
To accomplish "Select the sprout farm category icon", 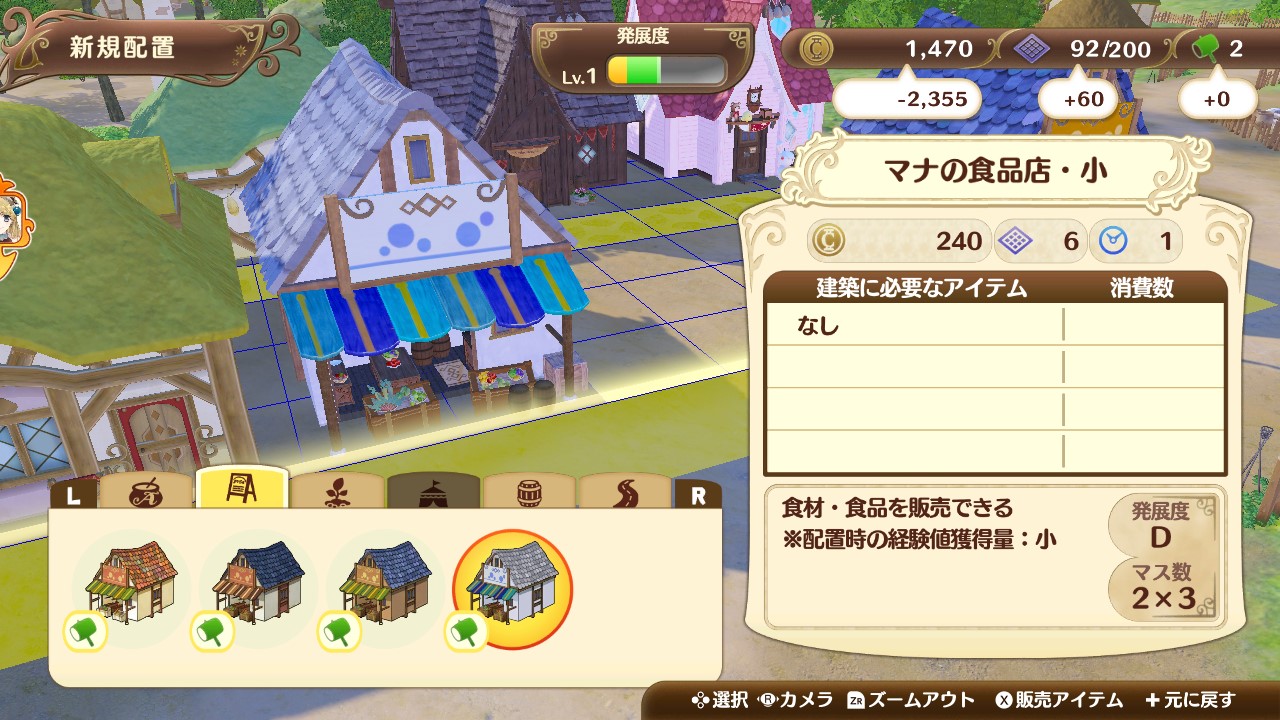I will (340, 491).
